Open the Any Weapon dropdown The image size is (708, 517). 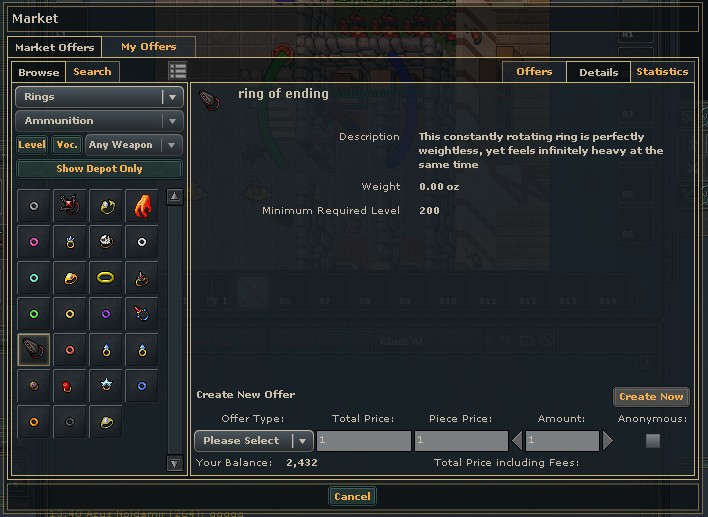pos(134,145)
